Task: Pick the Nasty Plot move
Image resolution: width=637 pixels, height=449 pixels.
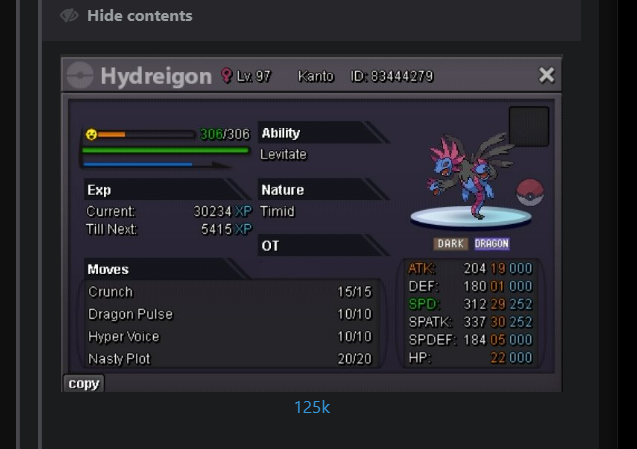Action: coord(119,359)
